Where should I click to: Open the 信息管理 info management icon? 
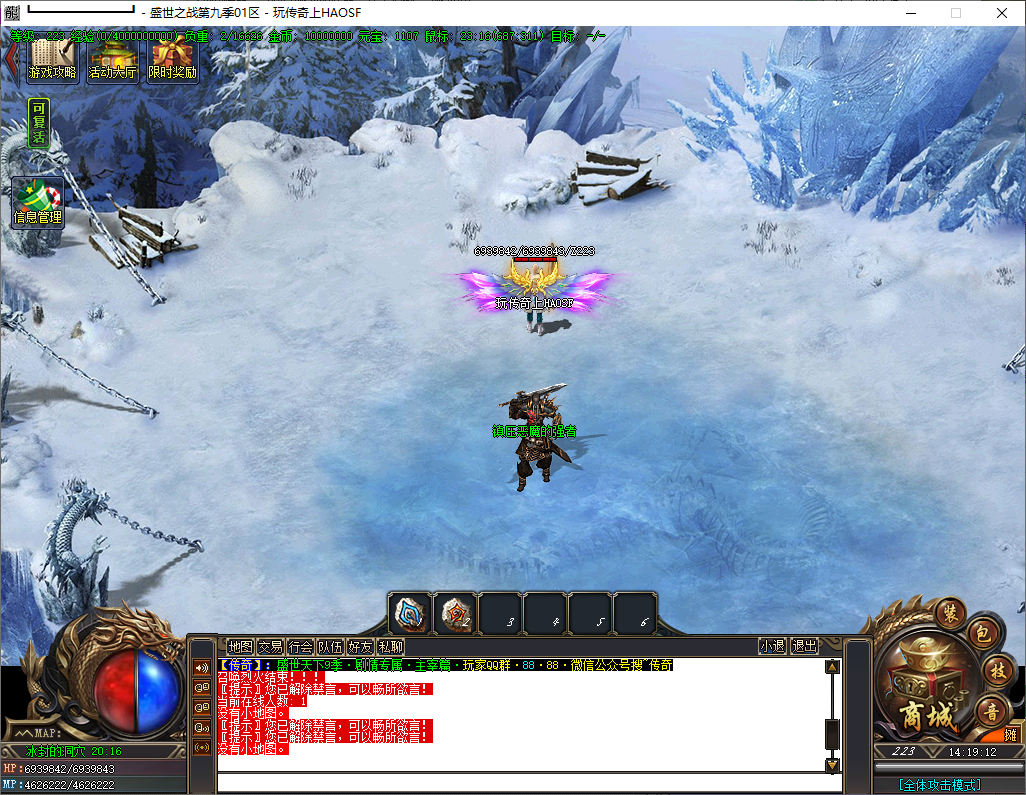37,203
